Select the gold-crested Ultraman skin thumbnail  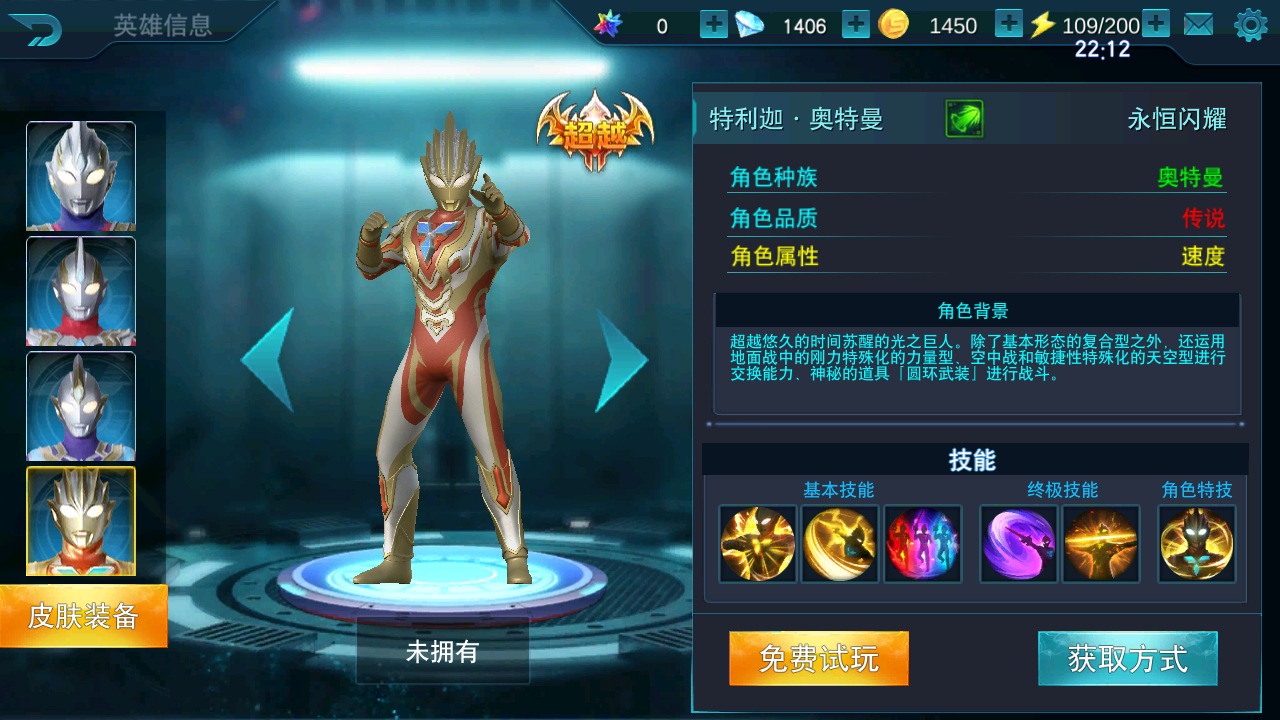coord(81,521)
